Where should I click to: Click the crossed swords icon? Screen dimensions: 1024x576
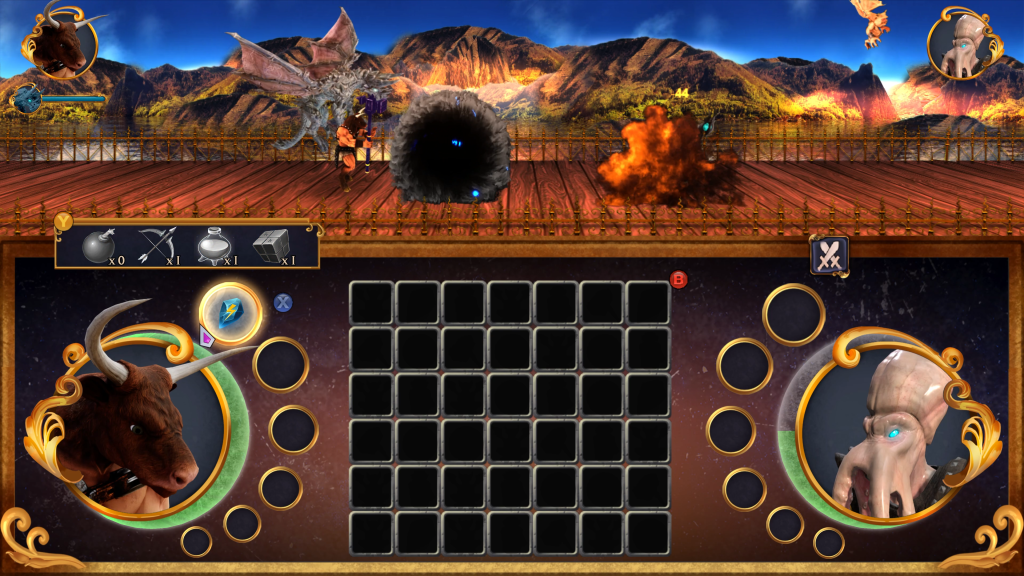point(829,256)
